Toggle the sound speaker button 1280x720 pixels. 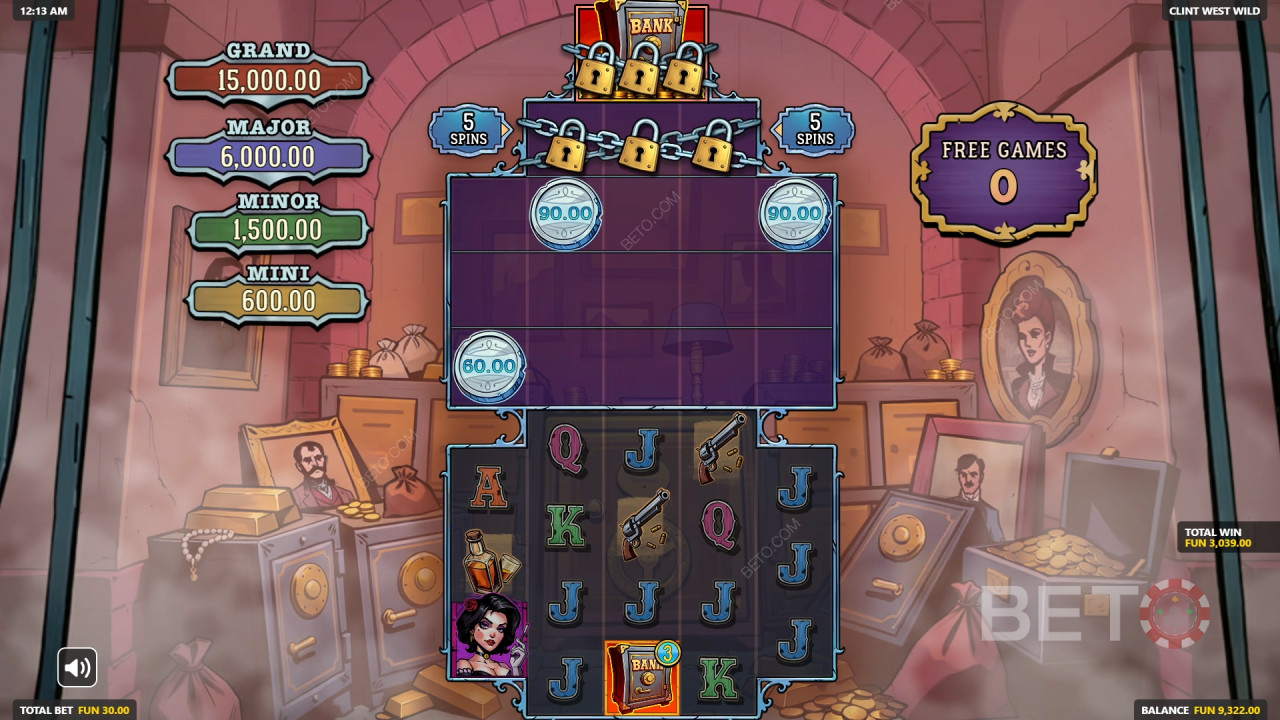tap(77, 667)
